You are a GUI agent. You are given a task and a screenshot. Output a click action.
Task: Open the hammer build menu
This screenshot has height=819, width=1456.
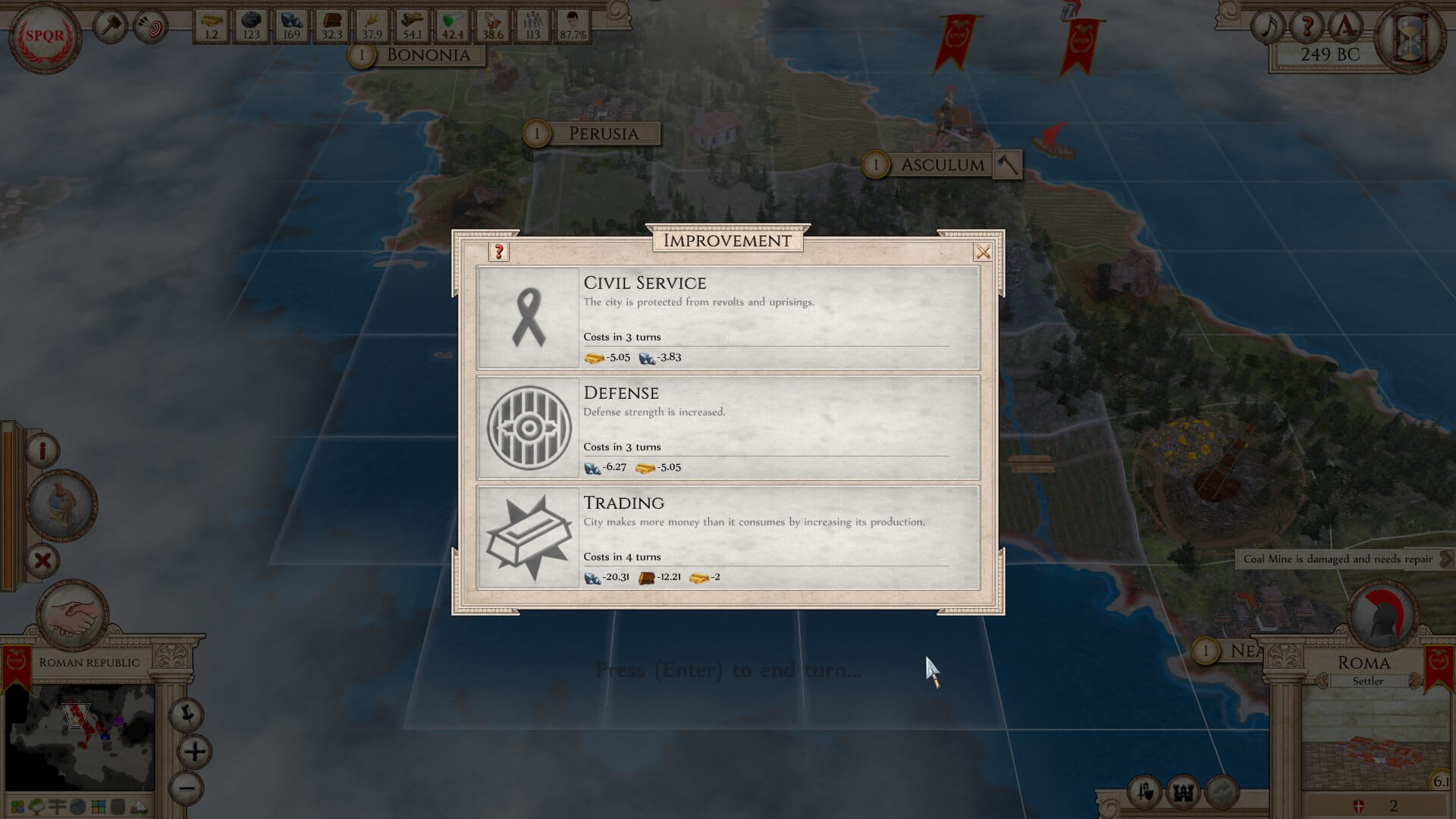[111, 27]
